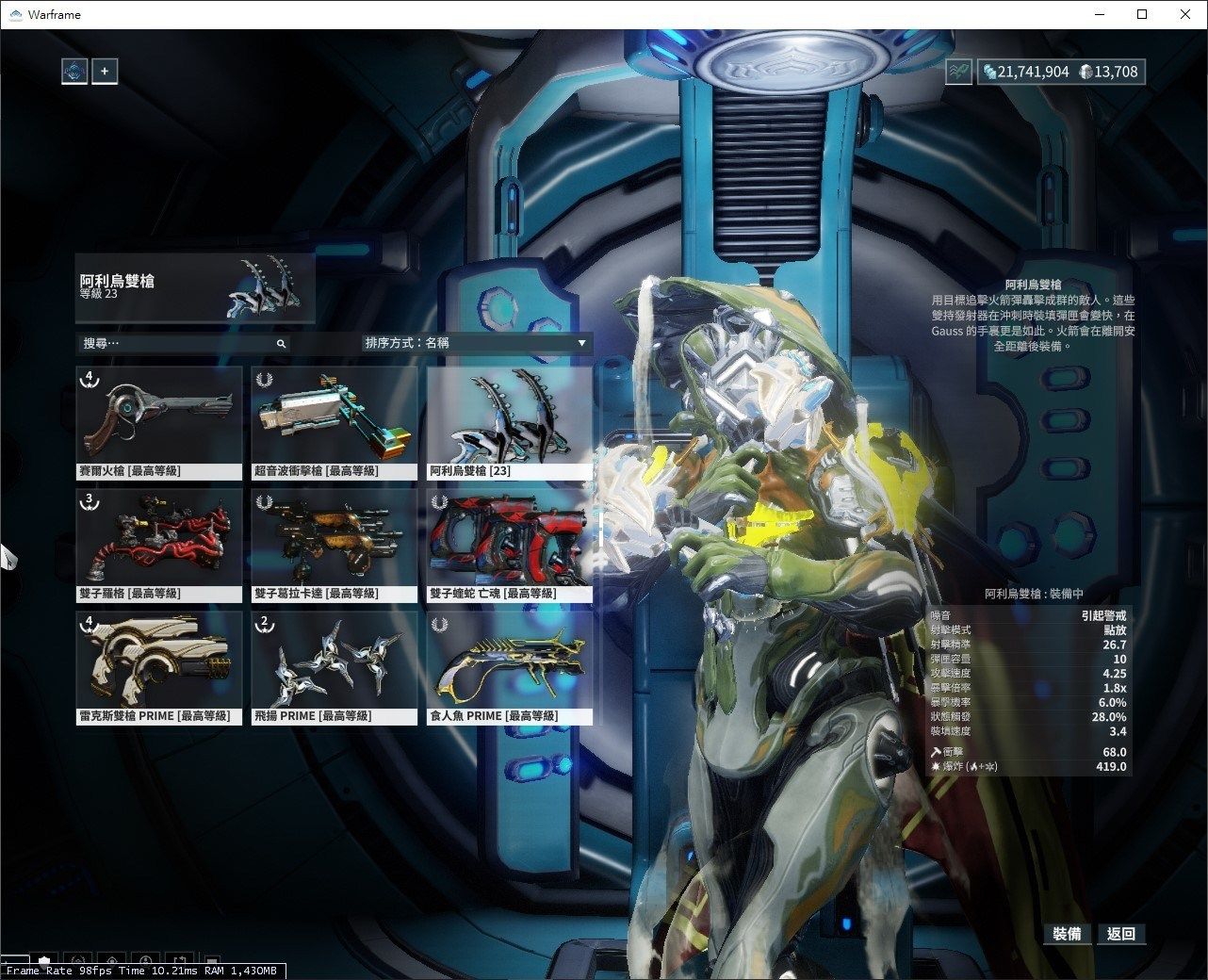Screen dimensions: 1208x980
Task: Open the credits balance display
Action: pyautogui.click(x=1026, y=72)
